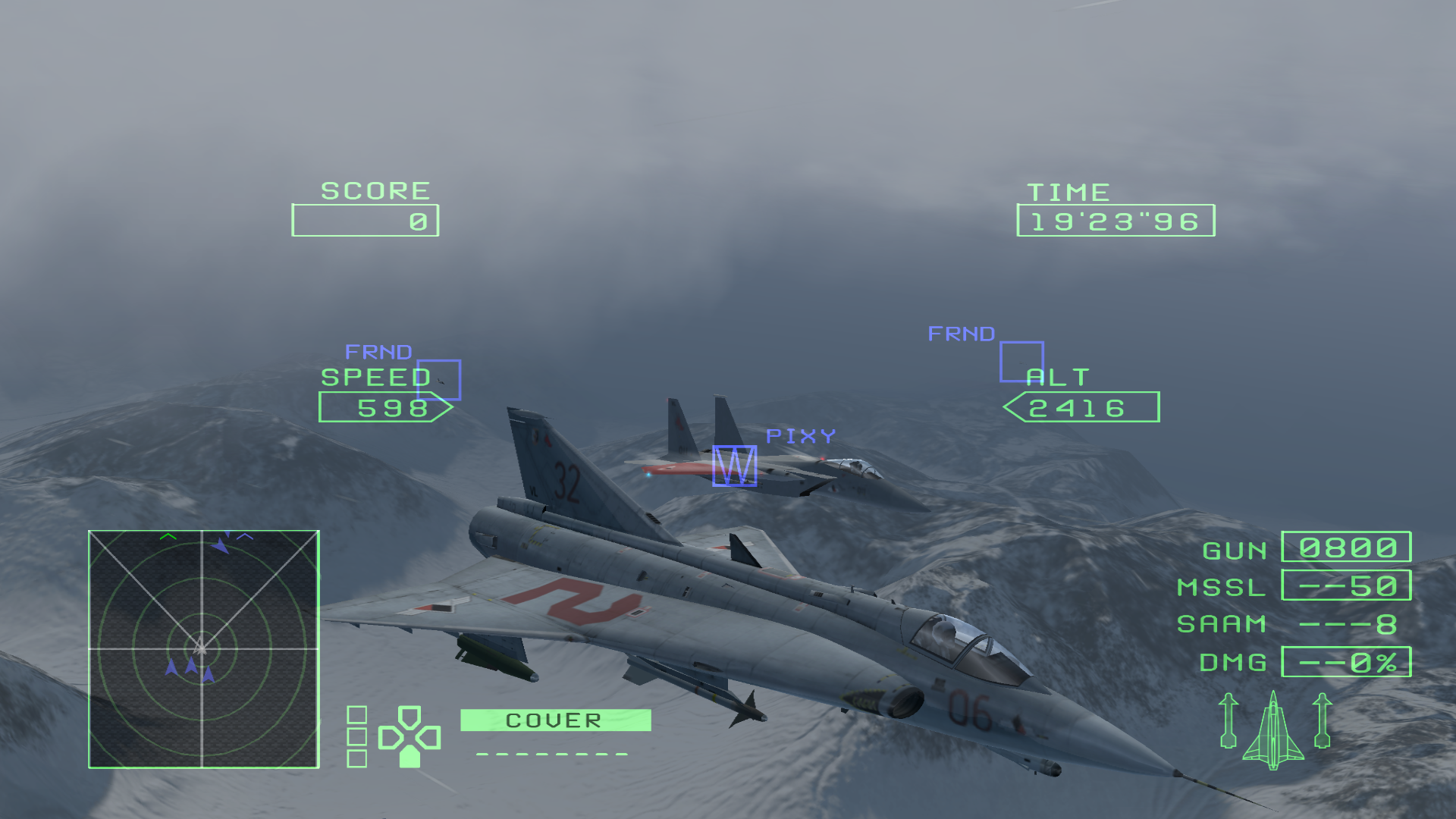
Task: Toggle the topmost square in the command checklist
Action: 356,714
